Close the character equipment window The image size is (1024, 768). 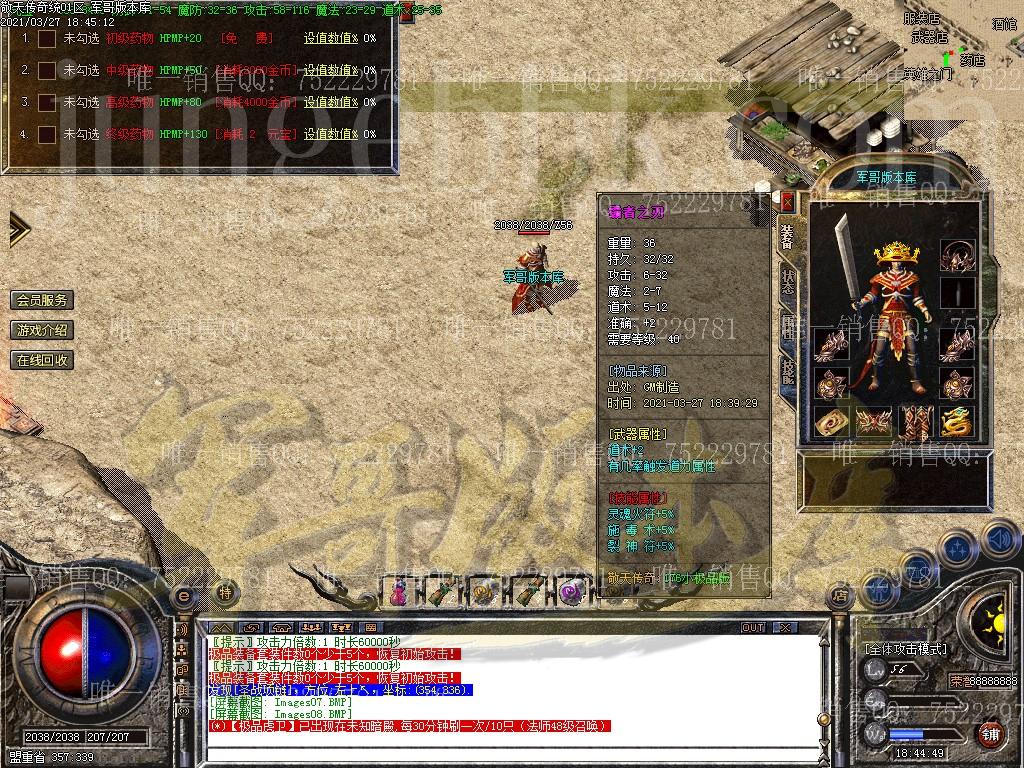[787, 201]
